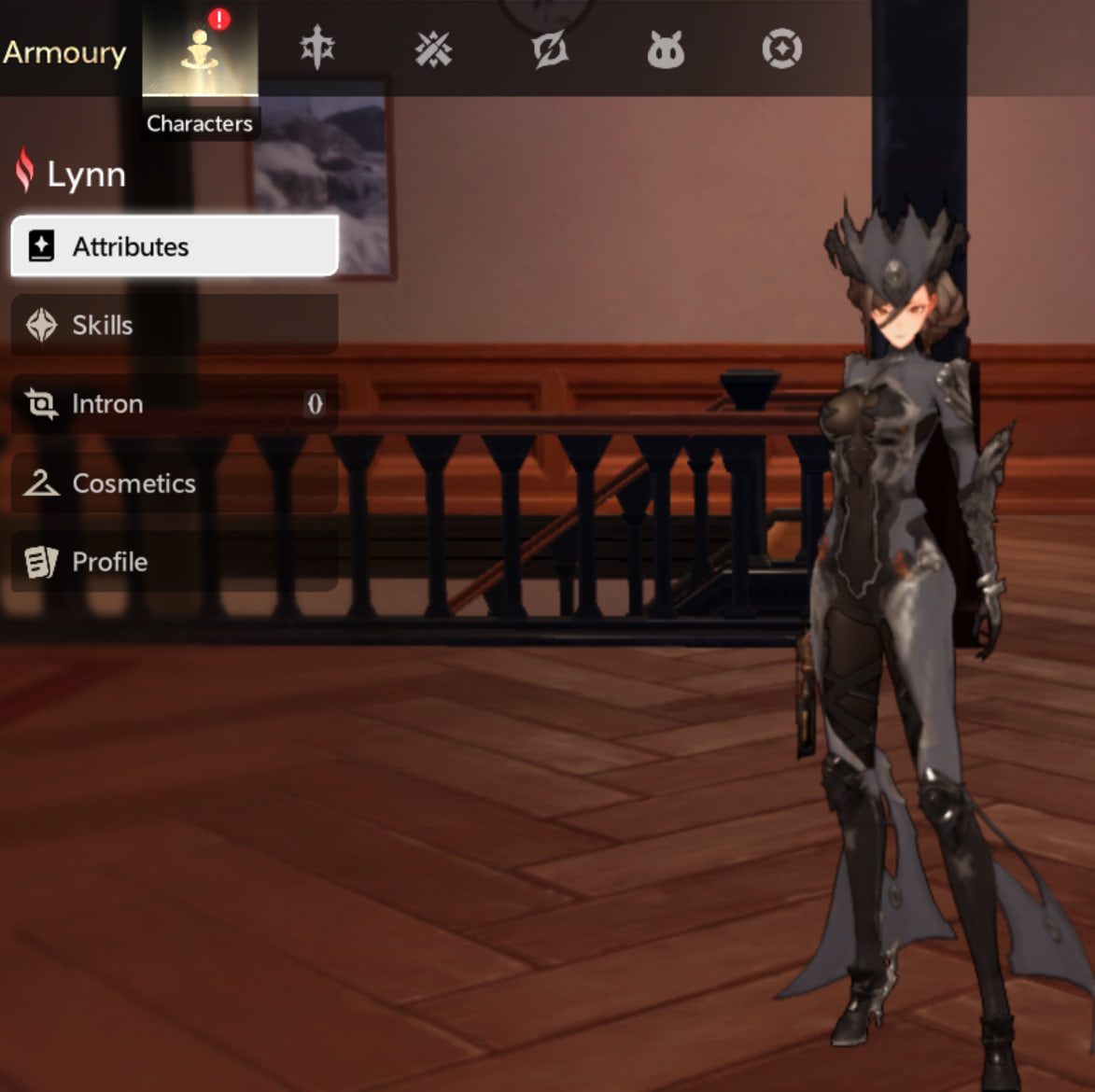1095x1092 pixels.
Task: Open the Attributes menu entry
Action: [x=175, y=246]
